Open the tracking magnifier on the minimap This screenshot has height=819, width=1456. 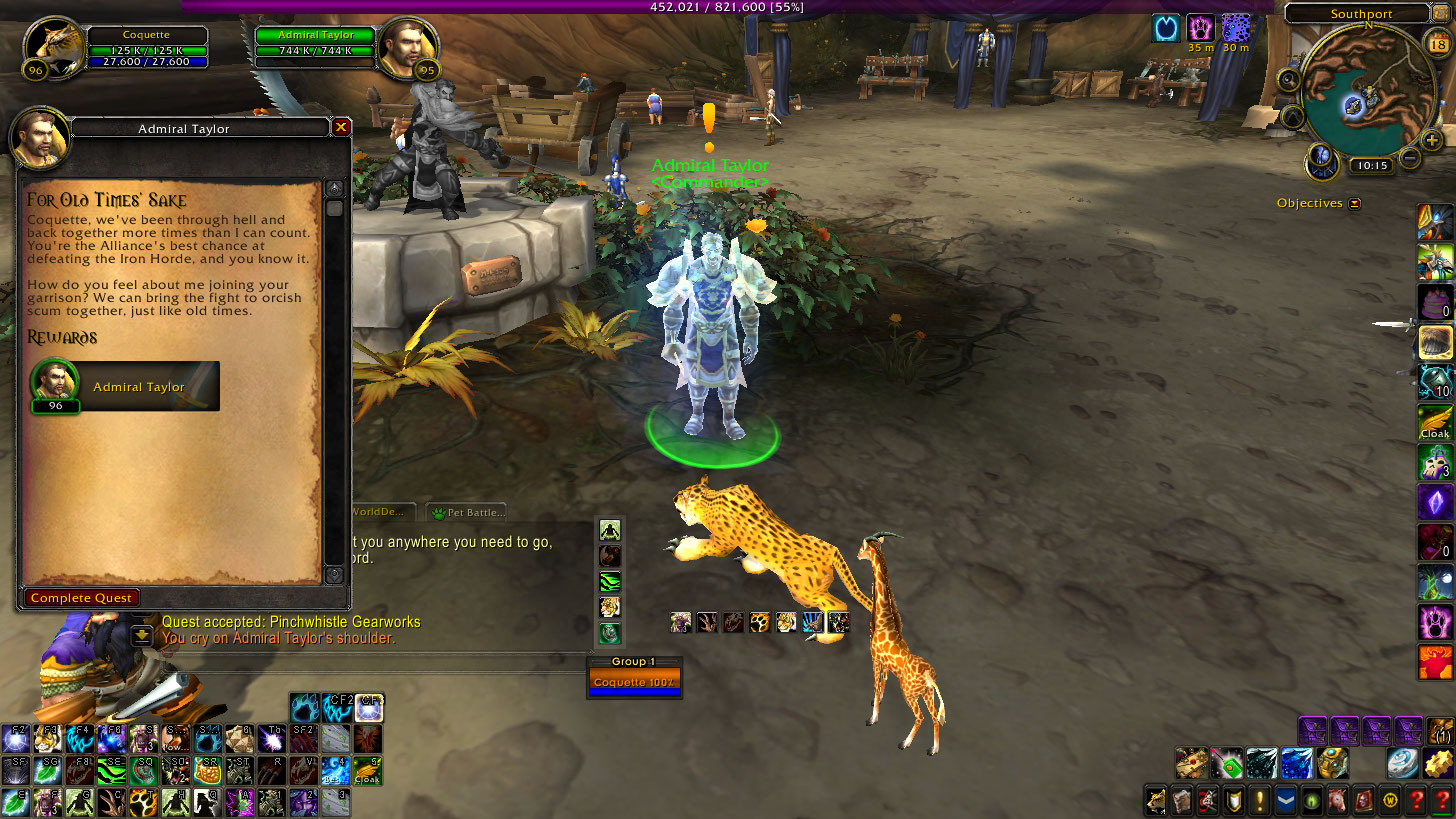click(1289, 81)
